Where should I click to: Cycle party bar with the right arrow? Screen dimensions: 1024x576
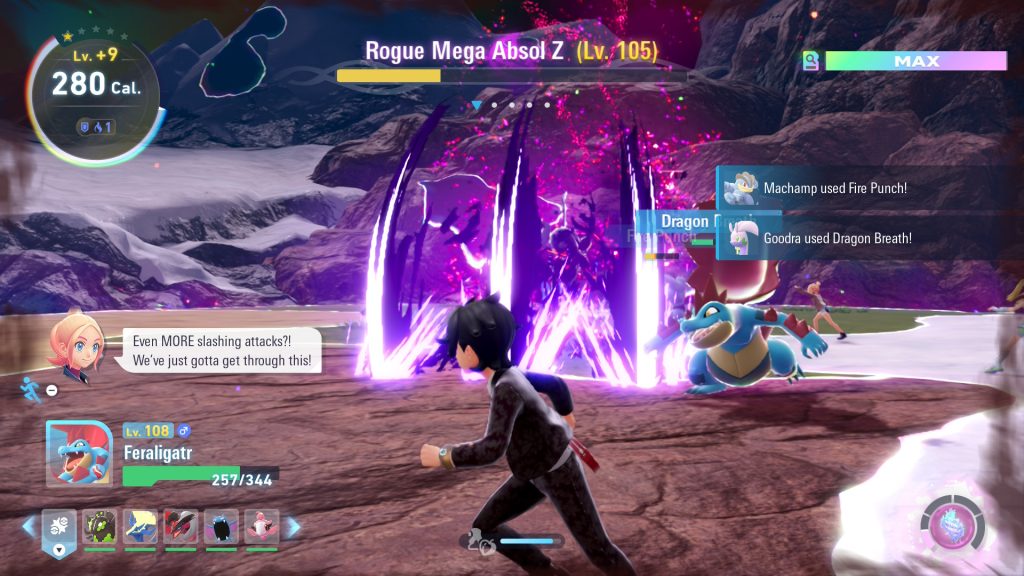click(x=293, y=526)
